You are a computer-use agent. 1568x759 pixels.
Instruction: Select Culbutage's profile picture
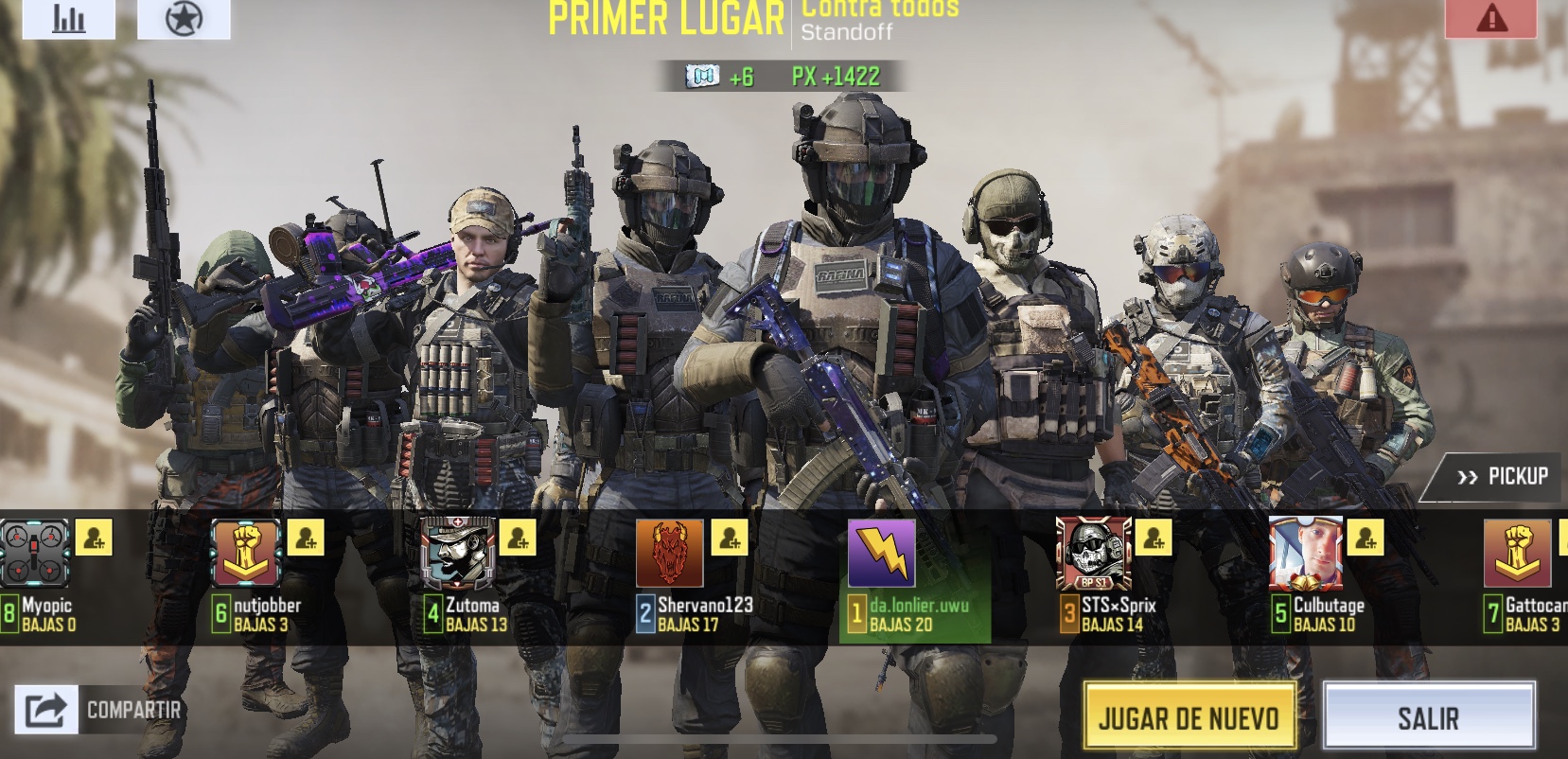(1306, 554)
